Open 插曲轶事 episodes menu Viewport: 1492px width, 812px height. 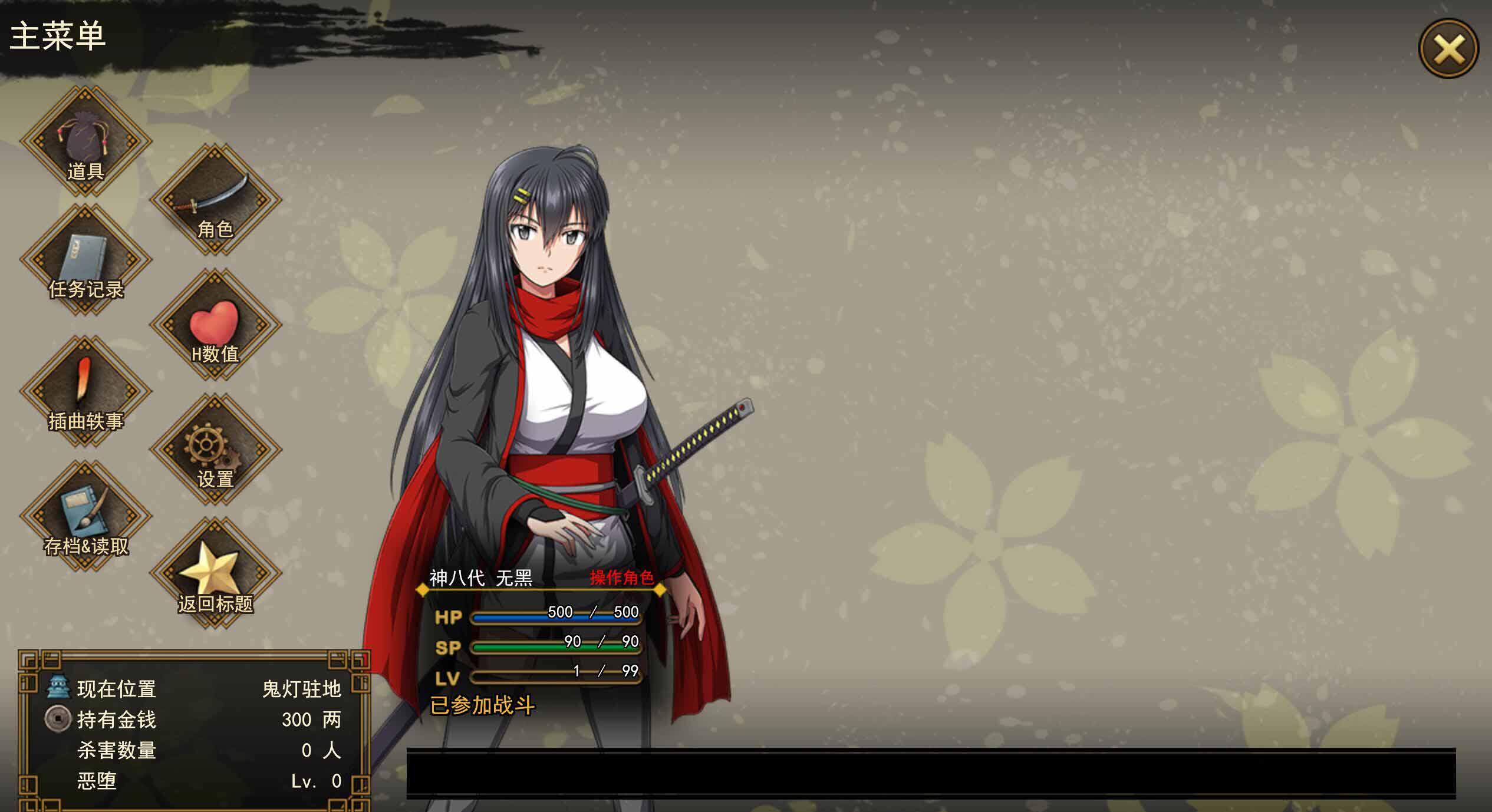[85, 392]
